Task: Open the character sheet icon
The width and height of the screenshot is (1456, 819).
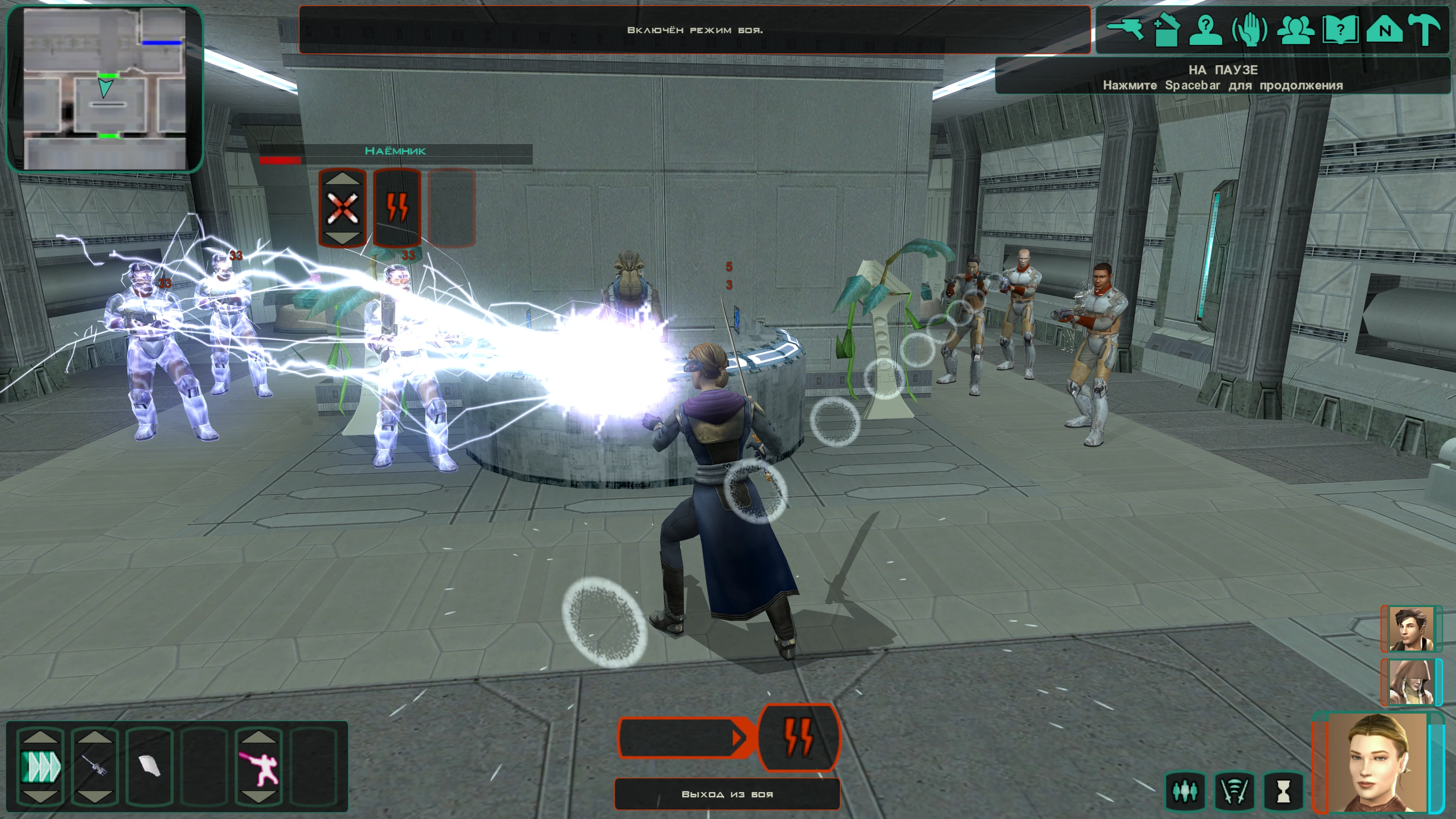Action: click(1206, 29)
